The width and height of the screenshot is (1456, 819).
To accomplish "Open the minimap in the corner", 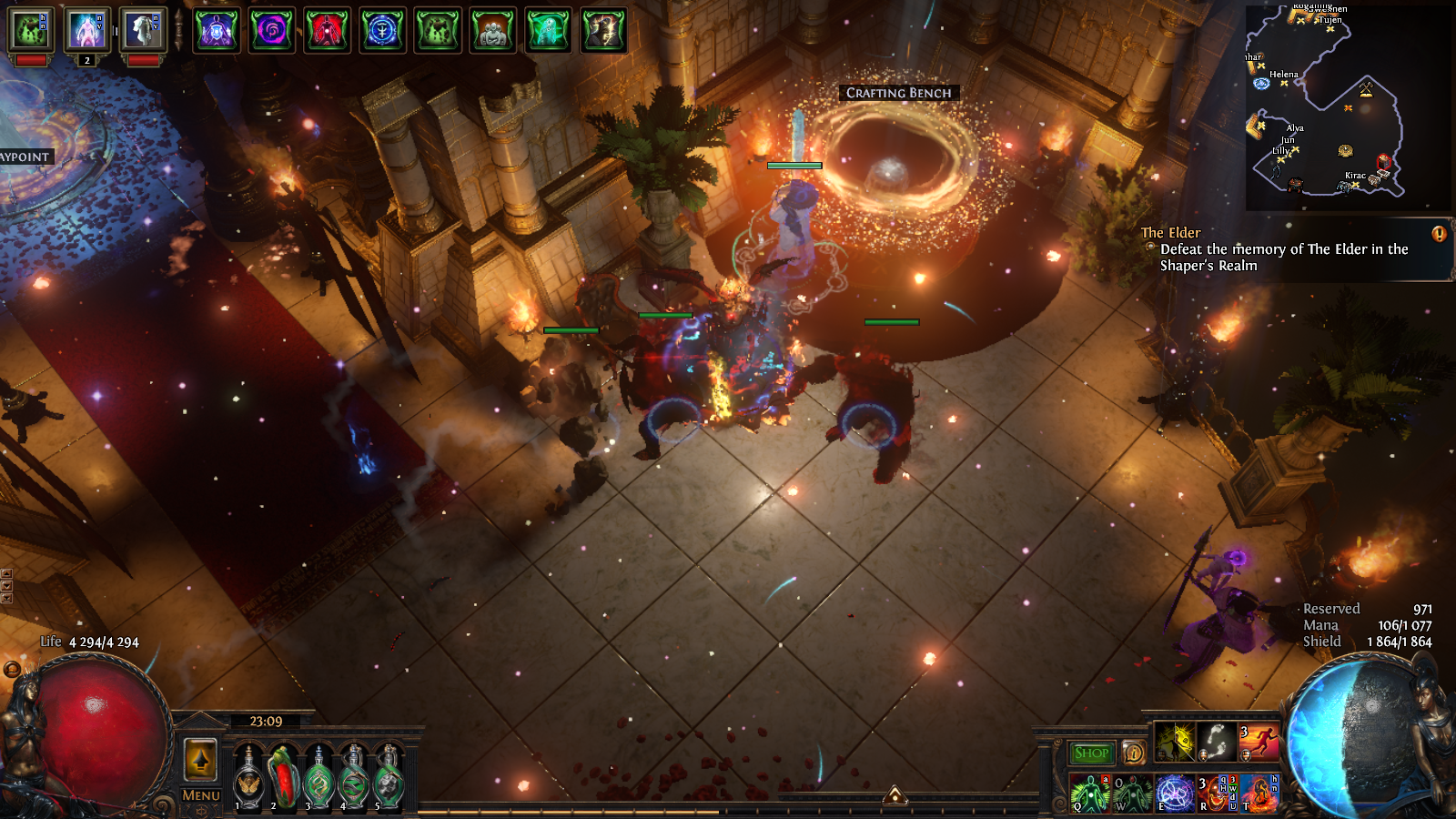I will click(1347, 107).
